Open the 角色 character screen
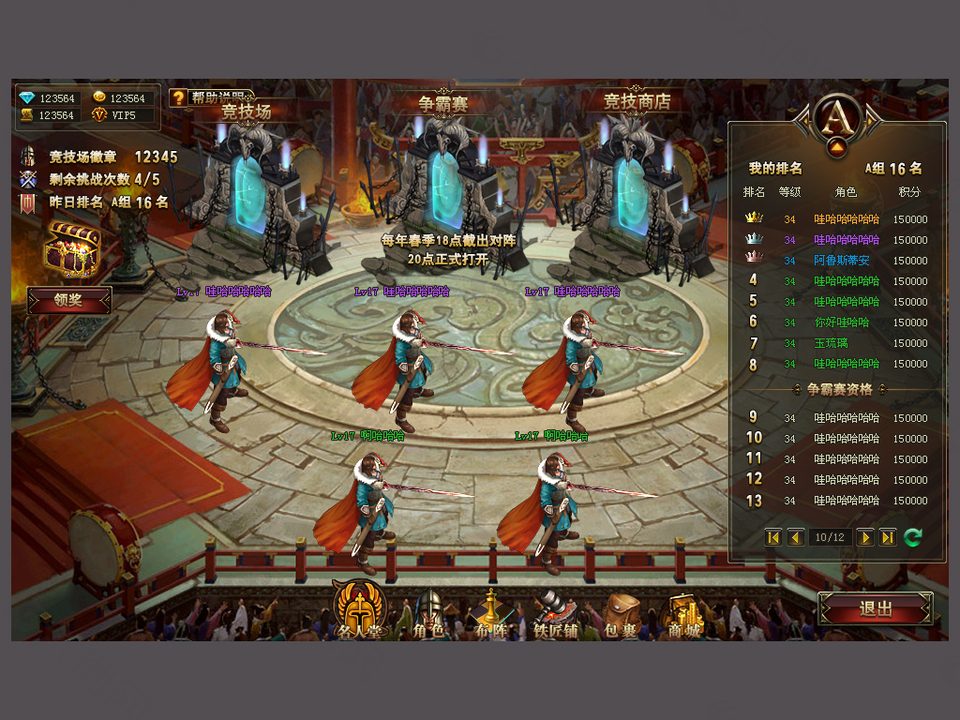This screenshot has height=720, width=960. click(x=429, y=614)
